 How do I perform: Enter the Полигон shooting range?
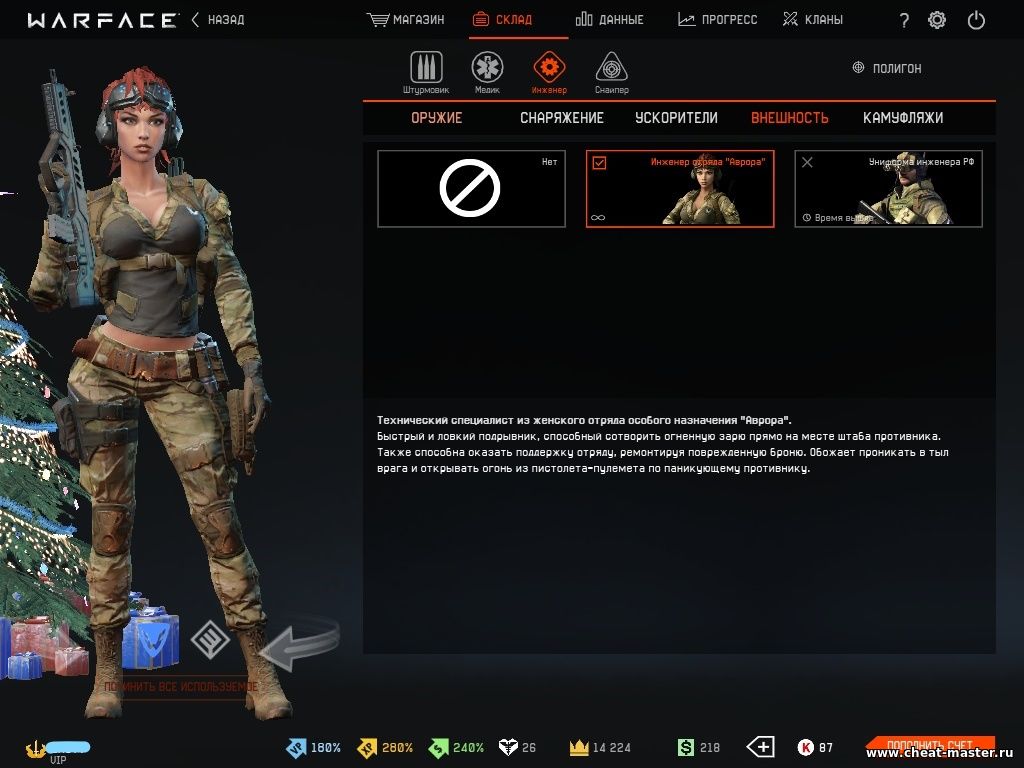(886, 68)
